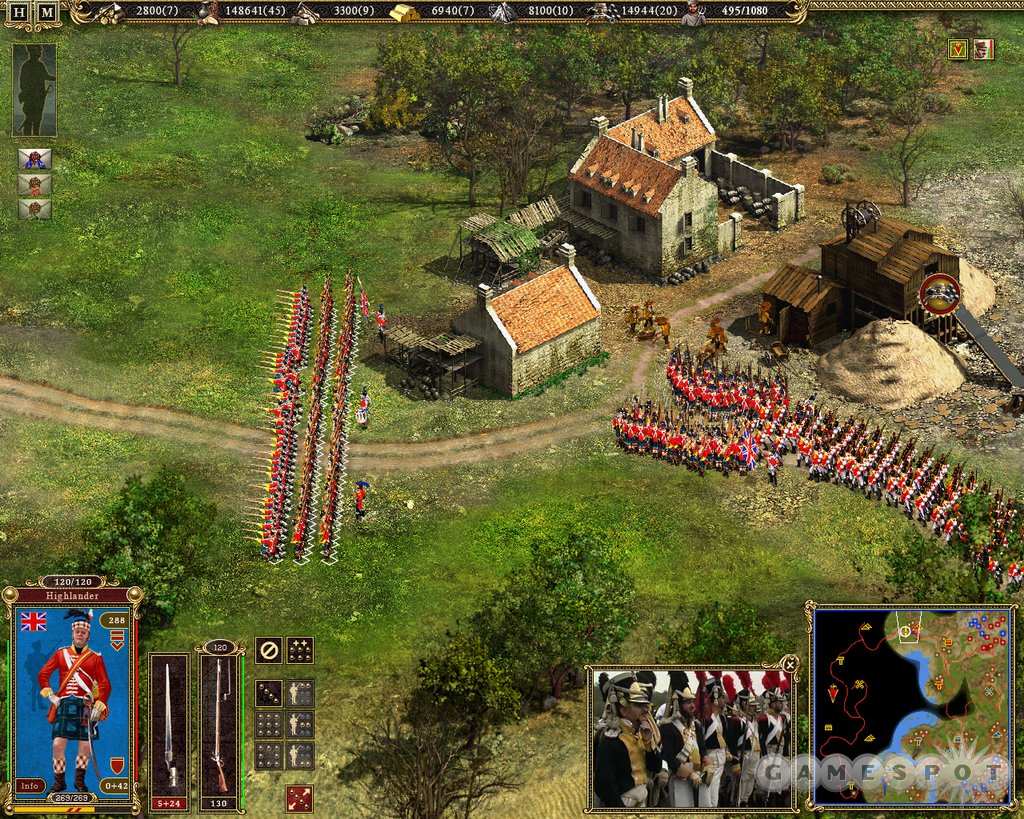
Task: Click the red arrow marker on the minimap
Action: pyautogui.click(x=833, y=693)
